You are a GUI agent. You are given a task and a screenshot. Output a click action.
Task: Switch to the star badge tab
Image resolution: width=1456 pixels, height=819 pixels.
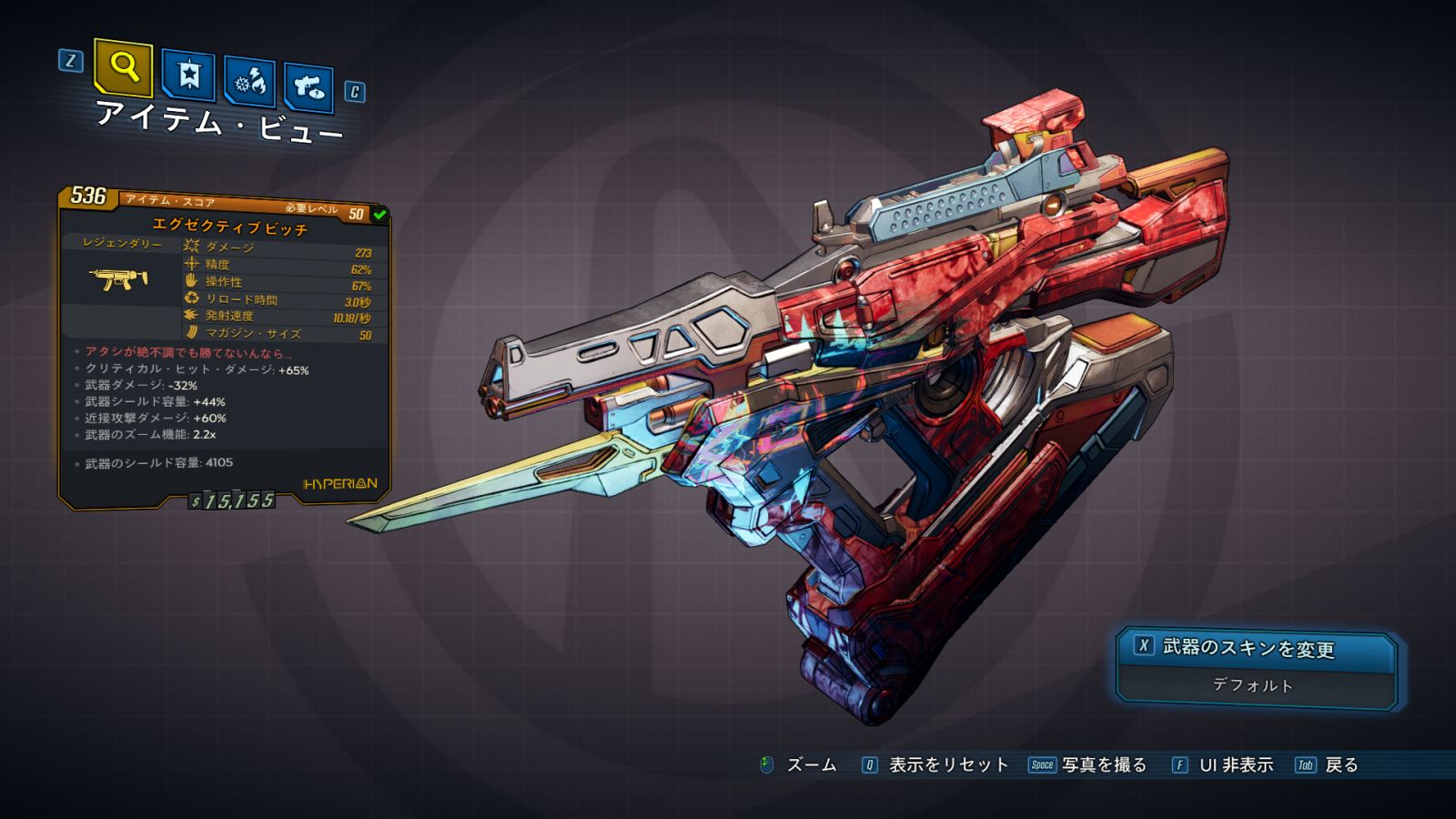click(188, 76)
